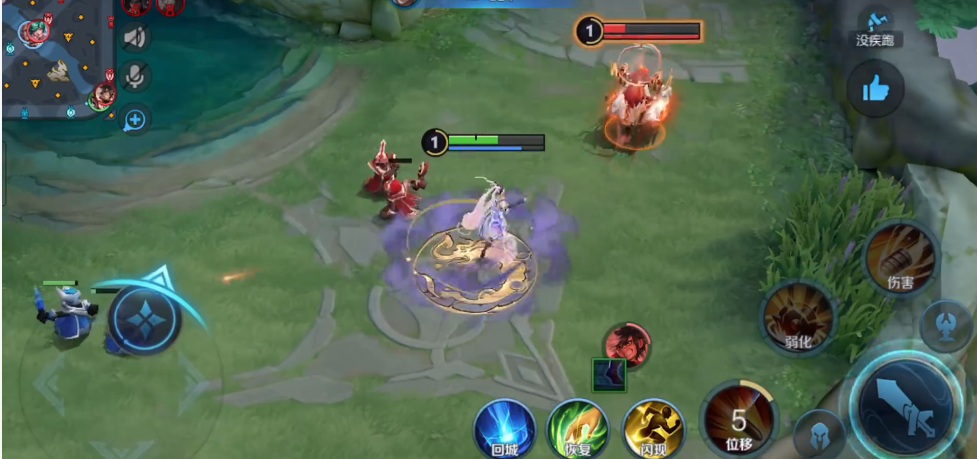Viewport: 977px width, 459px height.
Task: Tap the thumbs-up like button
Action: [876, 90]
